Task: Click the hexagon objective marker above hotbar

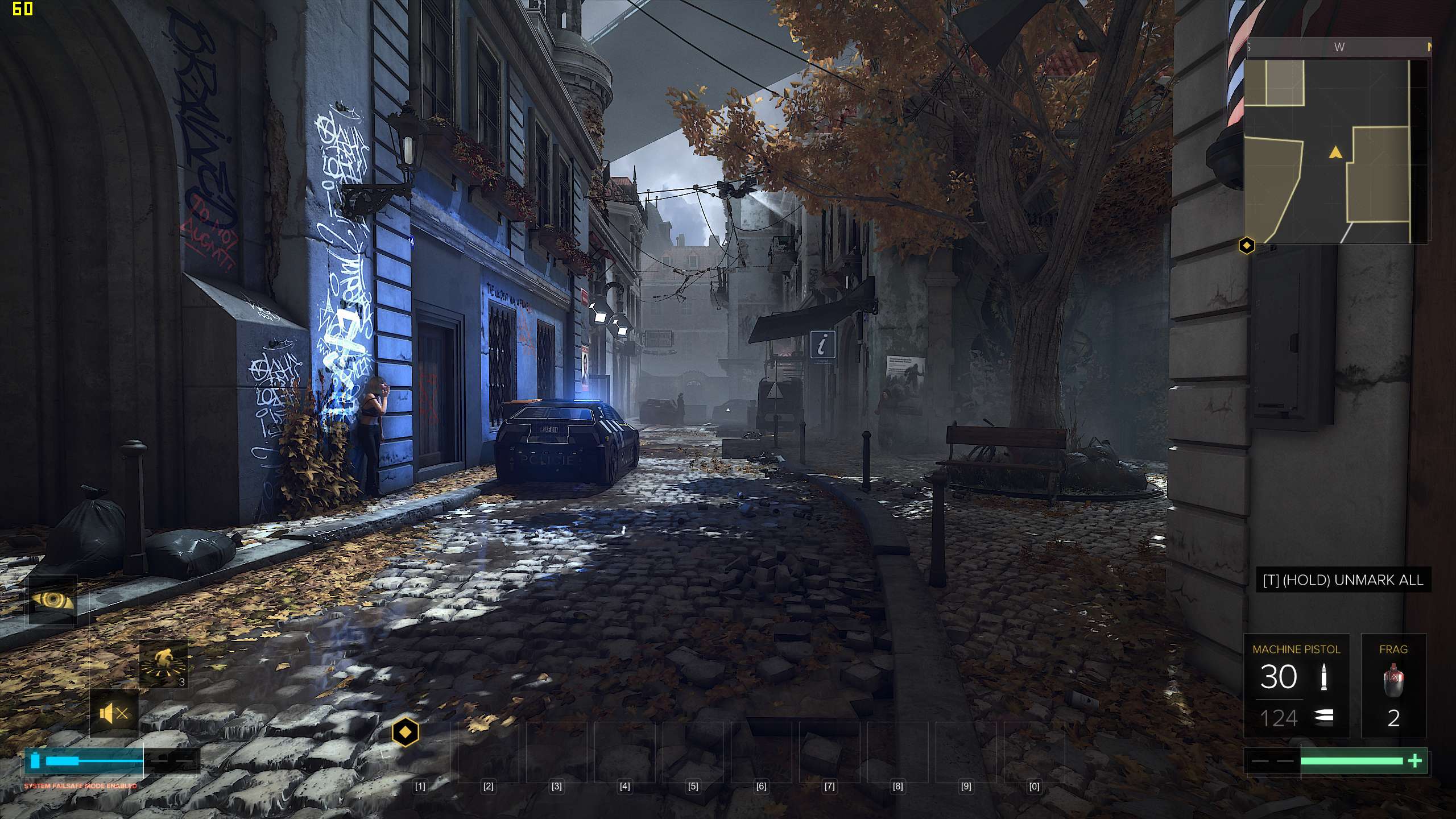Action: point(406,732)
